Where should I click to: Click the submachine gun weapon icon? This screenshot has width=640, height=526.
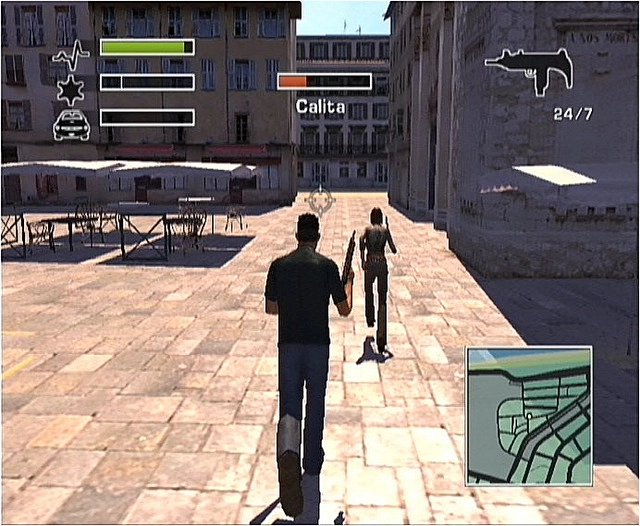(x=529, y=70)
